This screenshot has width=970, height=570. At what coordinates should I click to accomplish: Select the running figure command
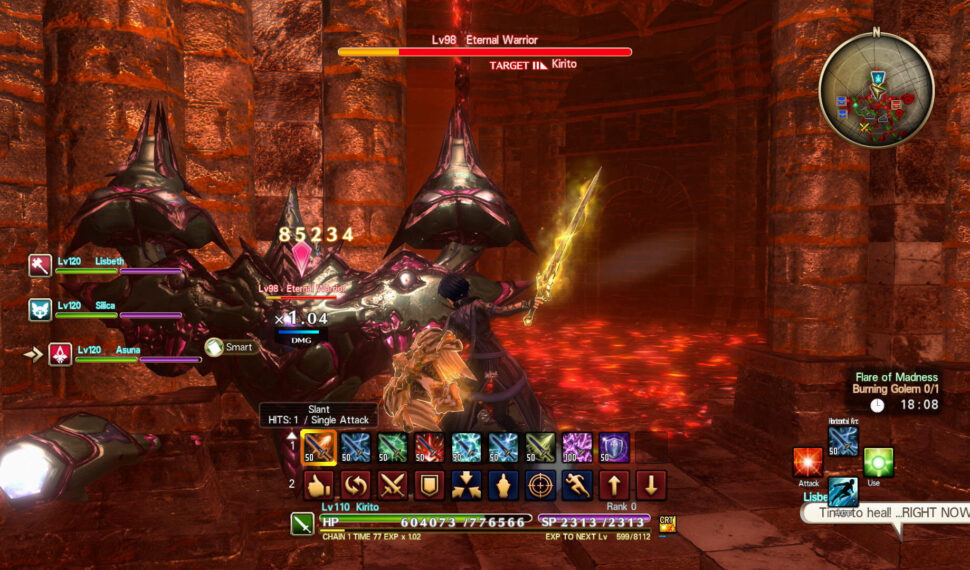(x=577, y=485)
